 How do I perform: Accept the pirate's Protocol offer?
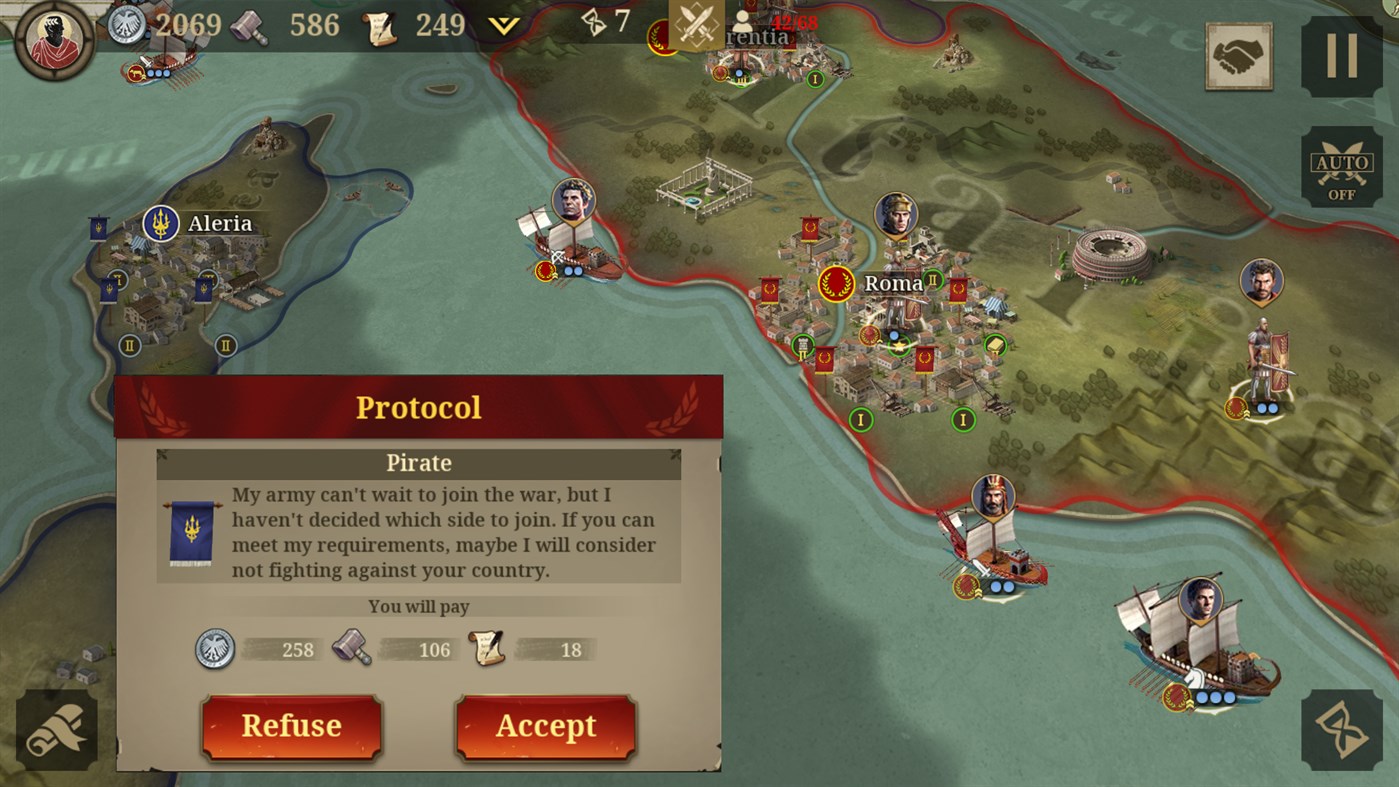pos(546,726)
